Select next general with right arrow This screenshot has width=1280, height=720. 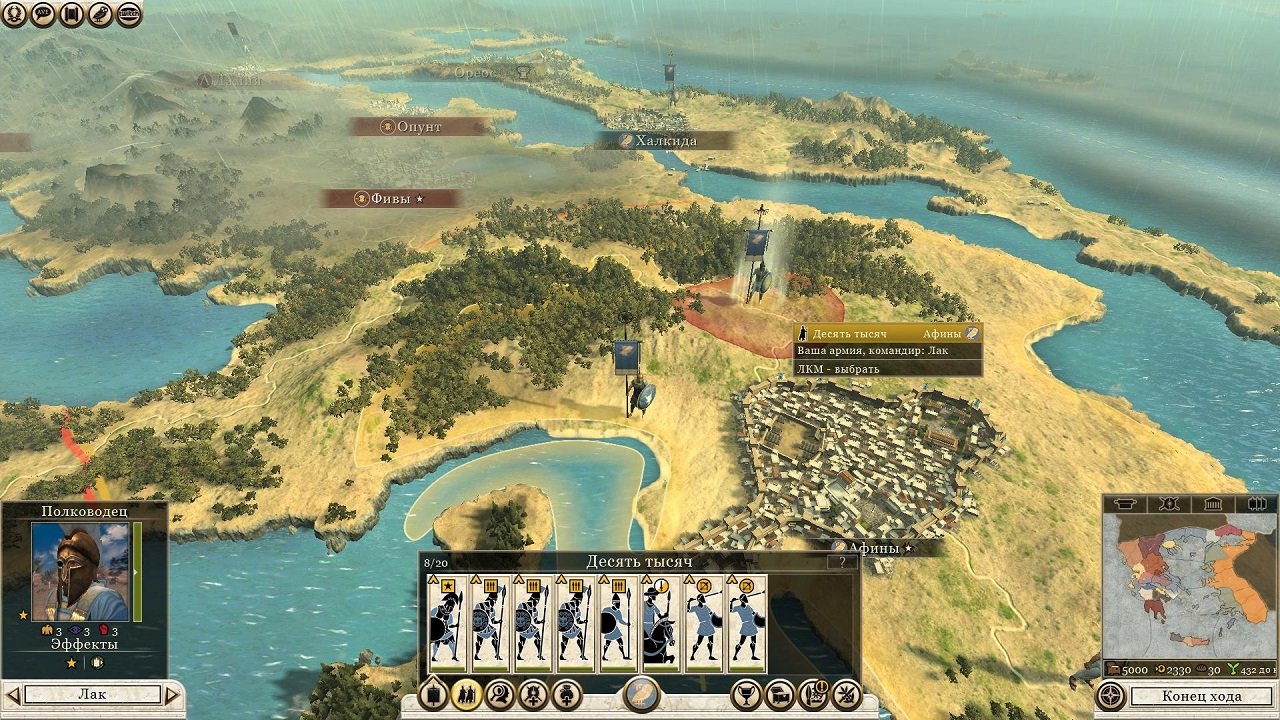point(172,694)
